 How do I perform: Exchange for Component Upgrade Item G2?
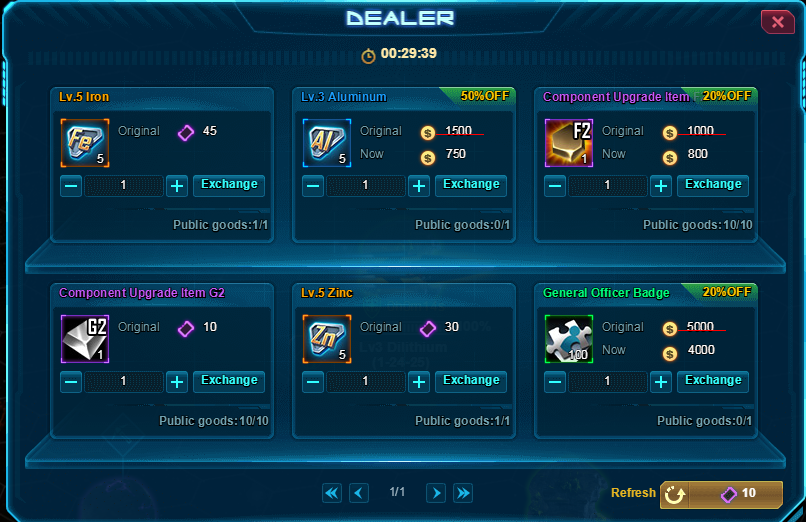[x=229, y=381]
